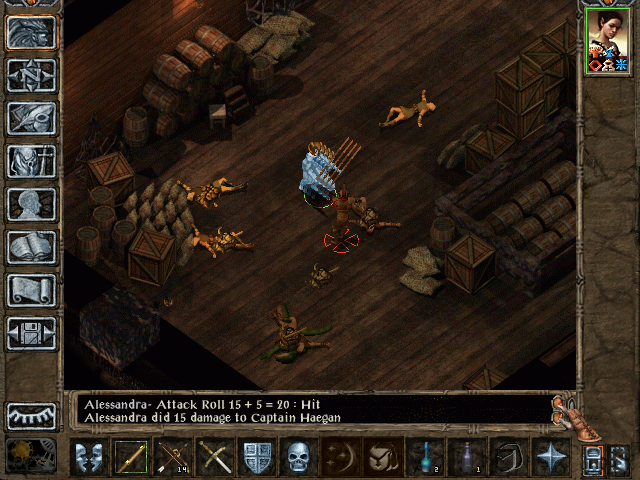Screen dimensions: 640x480
Task: Open the inventory screen
Action: [31, 161]
